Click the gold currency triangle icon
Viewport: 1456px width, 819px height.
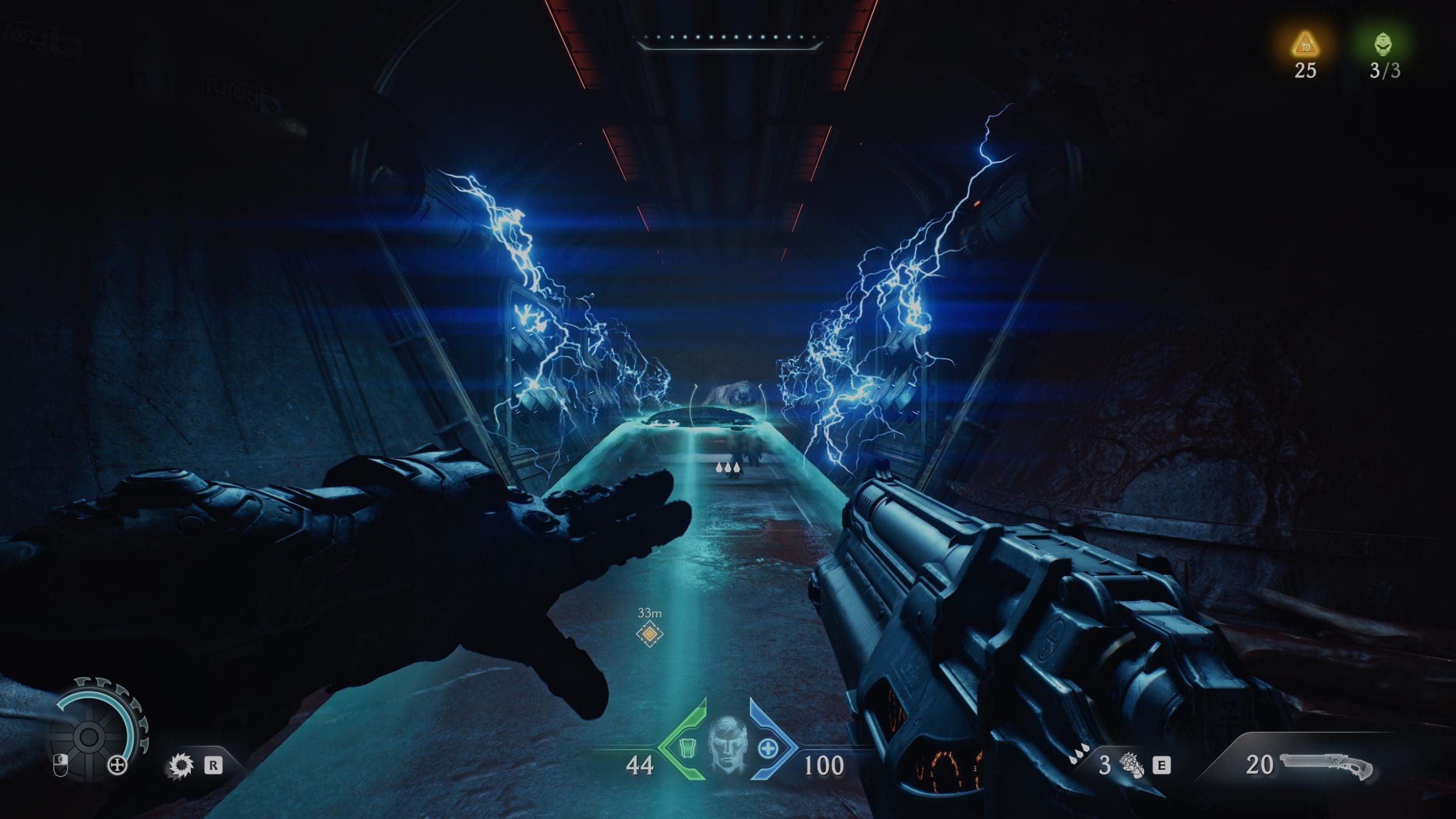point(1305,45)
